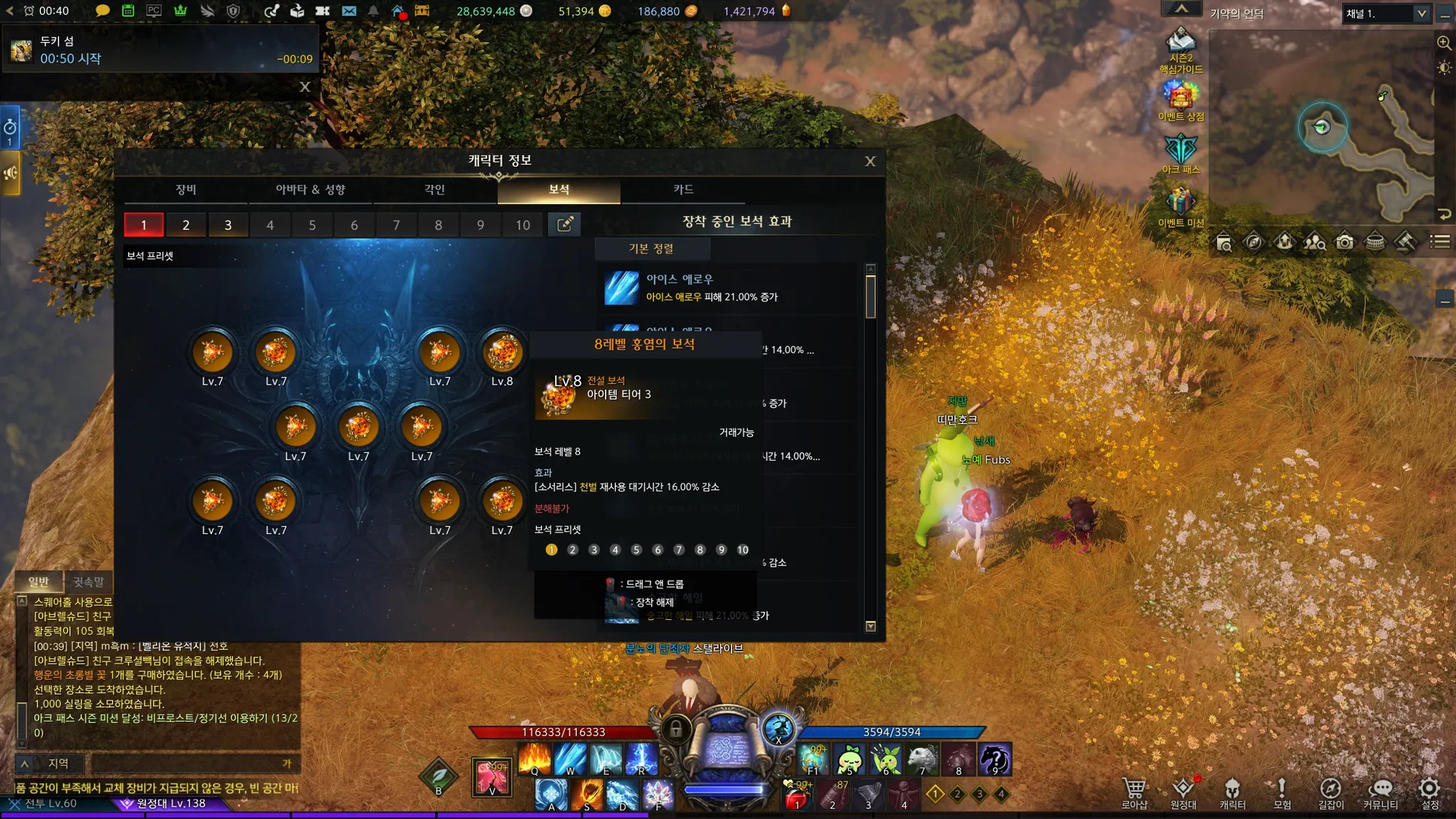Image resolution: width=1456 pixels, height=819 pixels.
Task: Dismiss the 두키 섬 event notification
Action: click(x=305, y=87)
